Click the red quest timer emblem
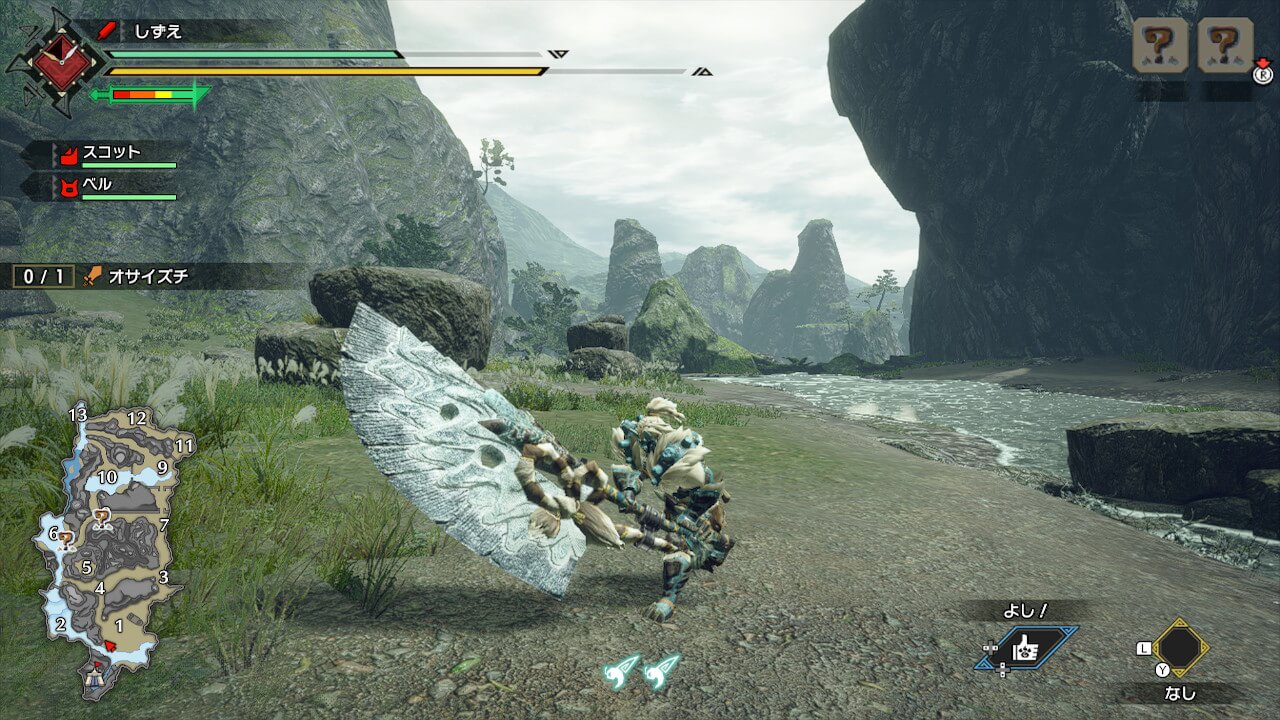Image resolution: width=1280 pixels, height=720 pixels. pyautogui.click(x=62, y=62)
